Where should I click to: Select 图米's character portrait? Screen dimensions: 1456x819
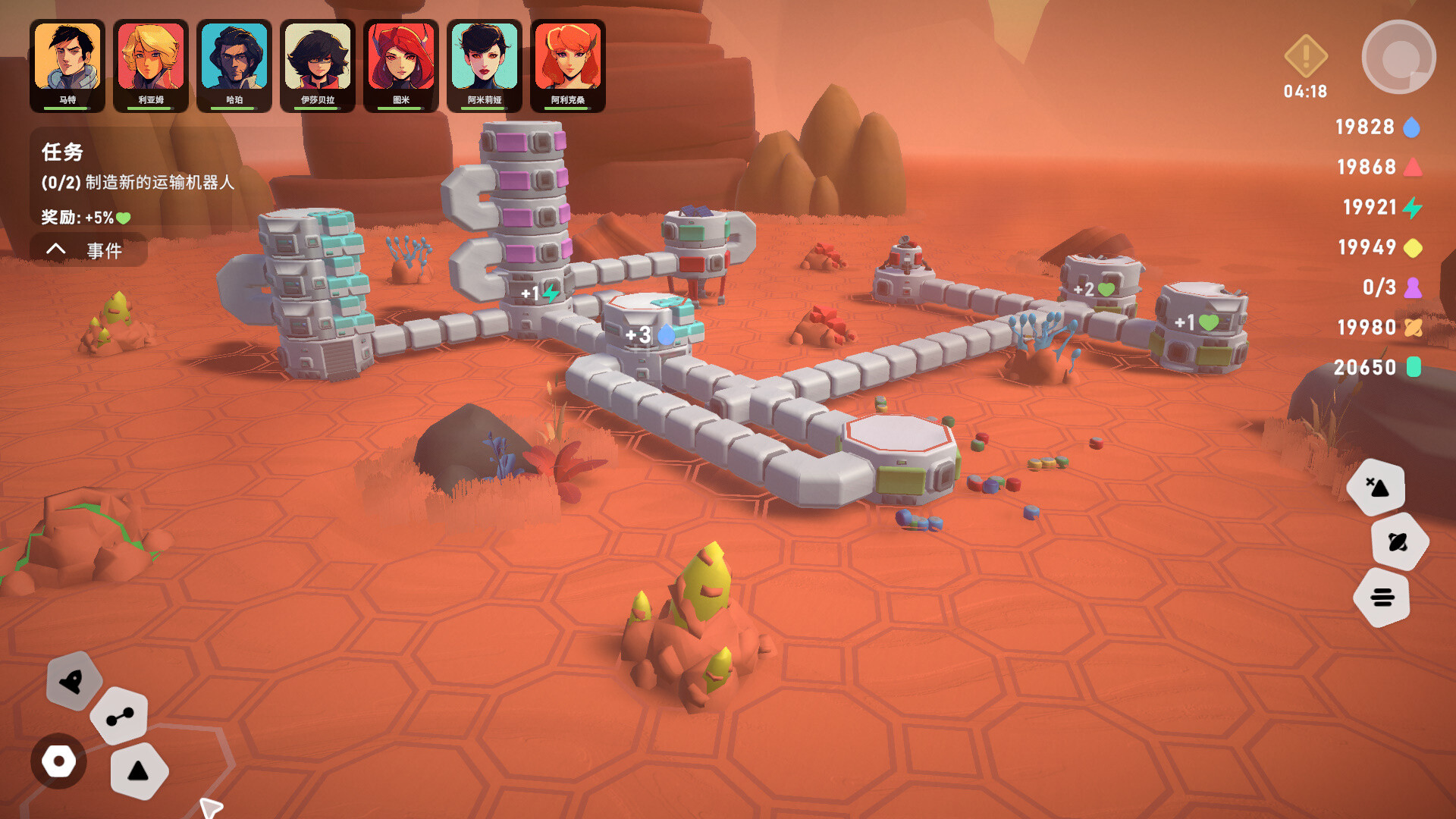click(x=402, y=59)
